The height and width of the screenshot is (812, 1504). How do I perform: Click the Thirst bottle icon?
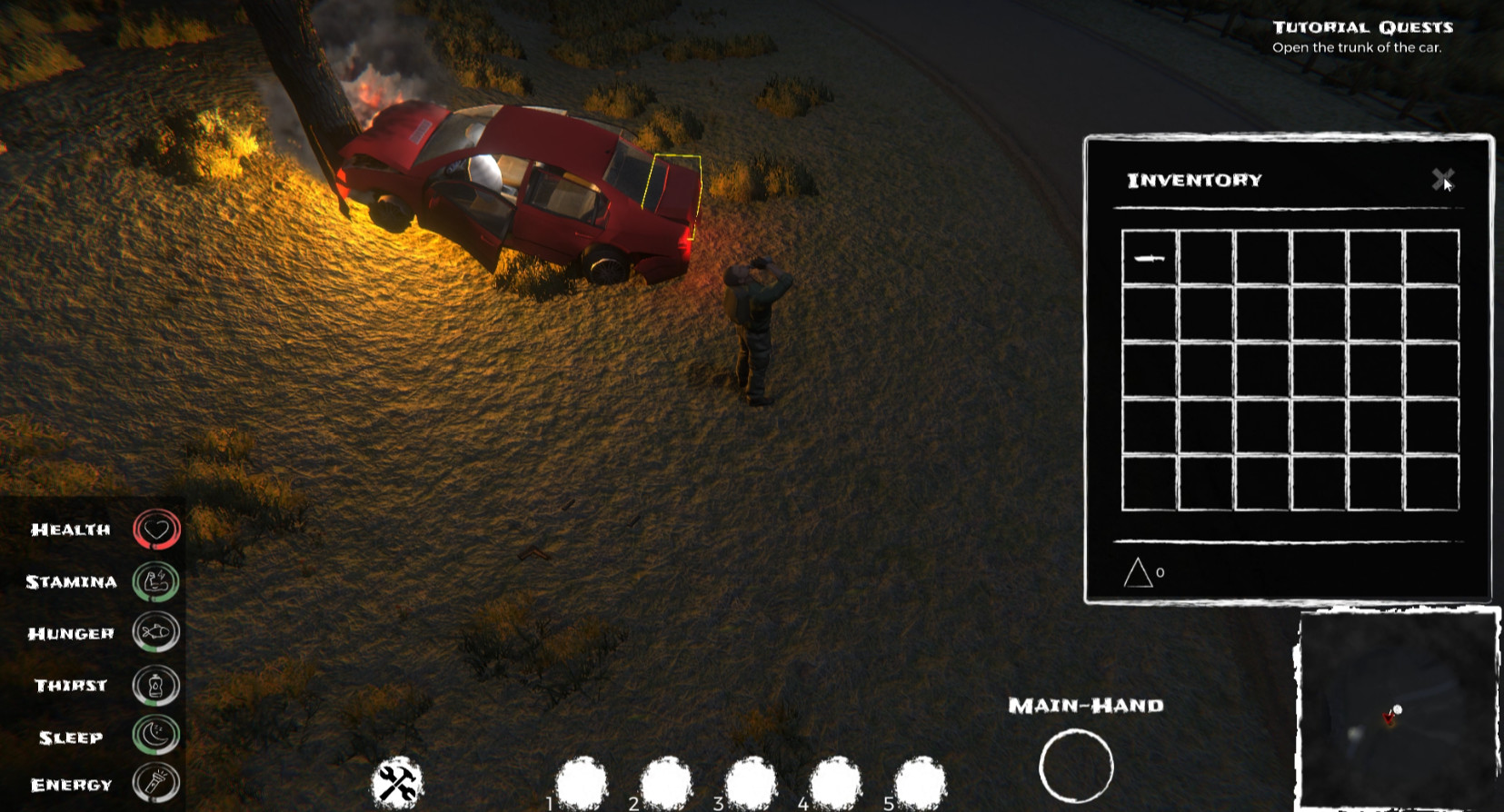(154, 686)
